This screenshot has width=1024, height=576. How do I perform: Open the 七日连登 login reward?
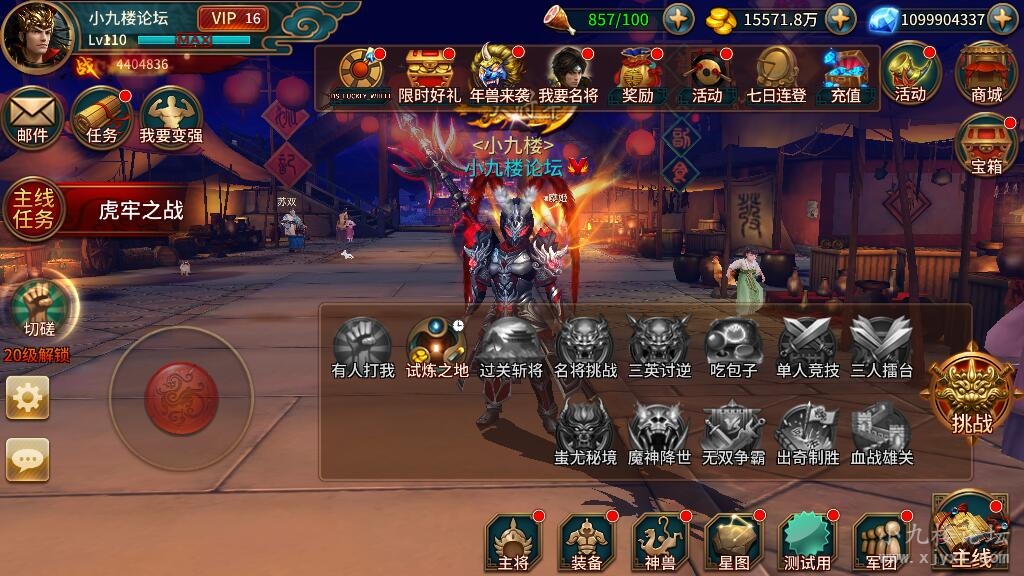[776, 76]
